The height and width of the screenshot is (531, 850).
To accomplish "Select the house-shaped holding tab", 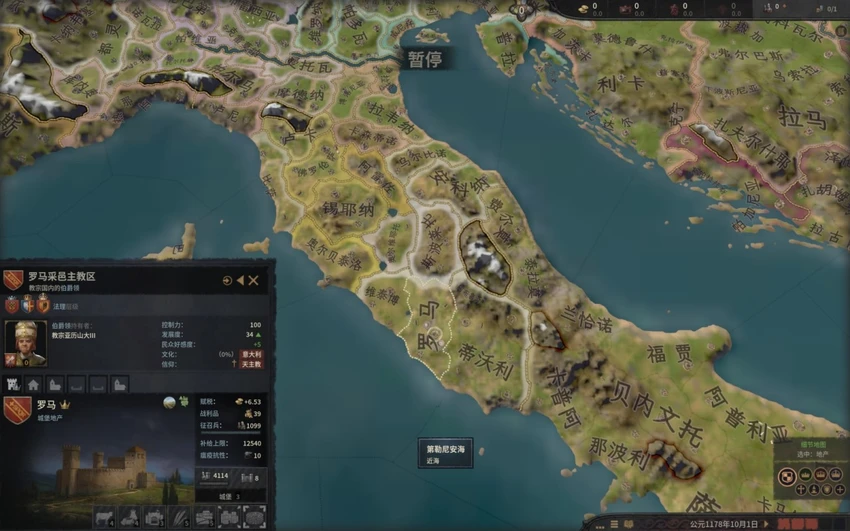I will tap(34, 384).
